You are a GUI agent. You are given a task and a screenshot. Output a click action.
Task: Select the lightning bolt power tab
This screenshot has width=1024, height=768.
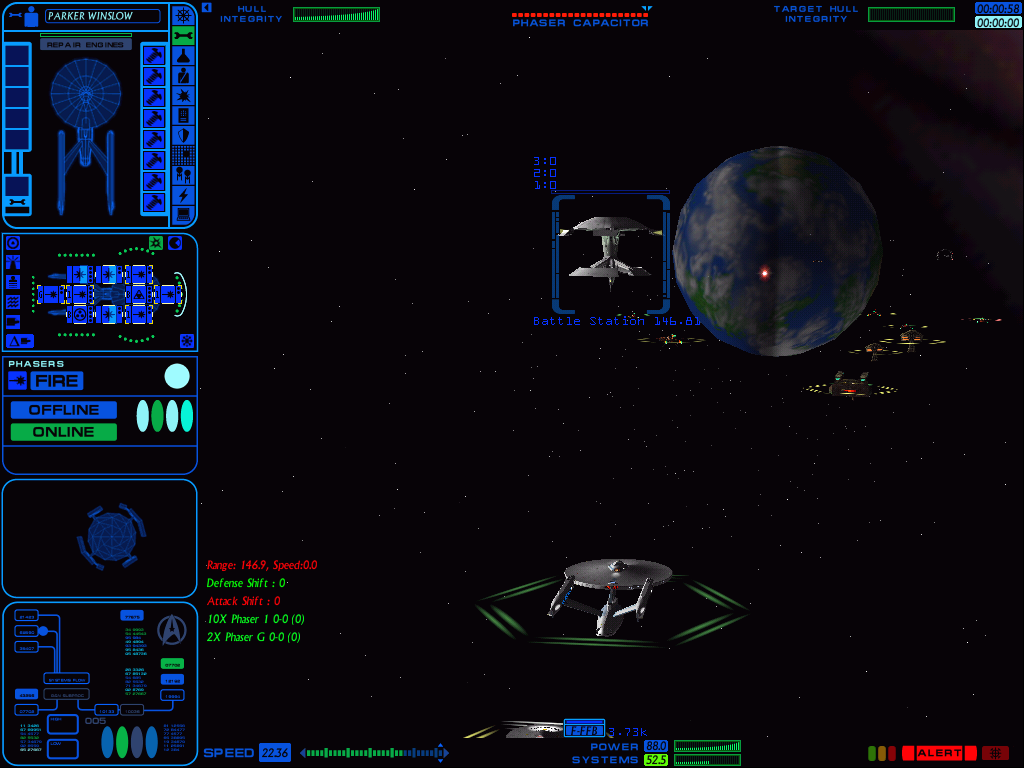click(182, 195)
